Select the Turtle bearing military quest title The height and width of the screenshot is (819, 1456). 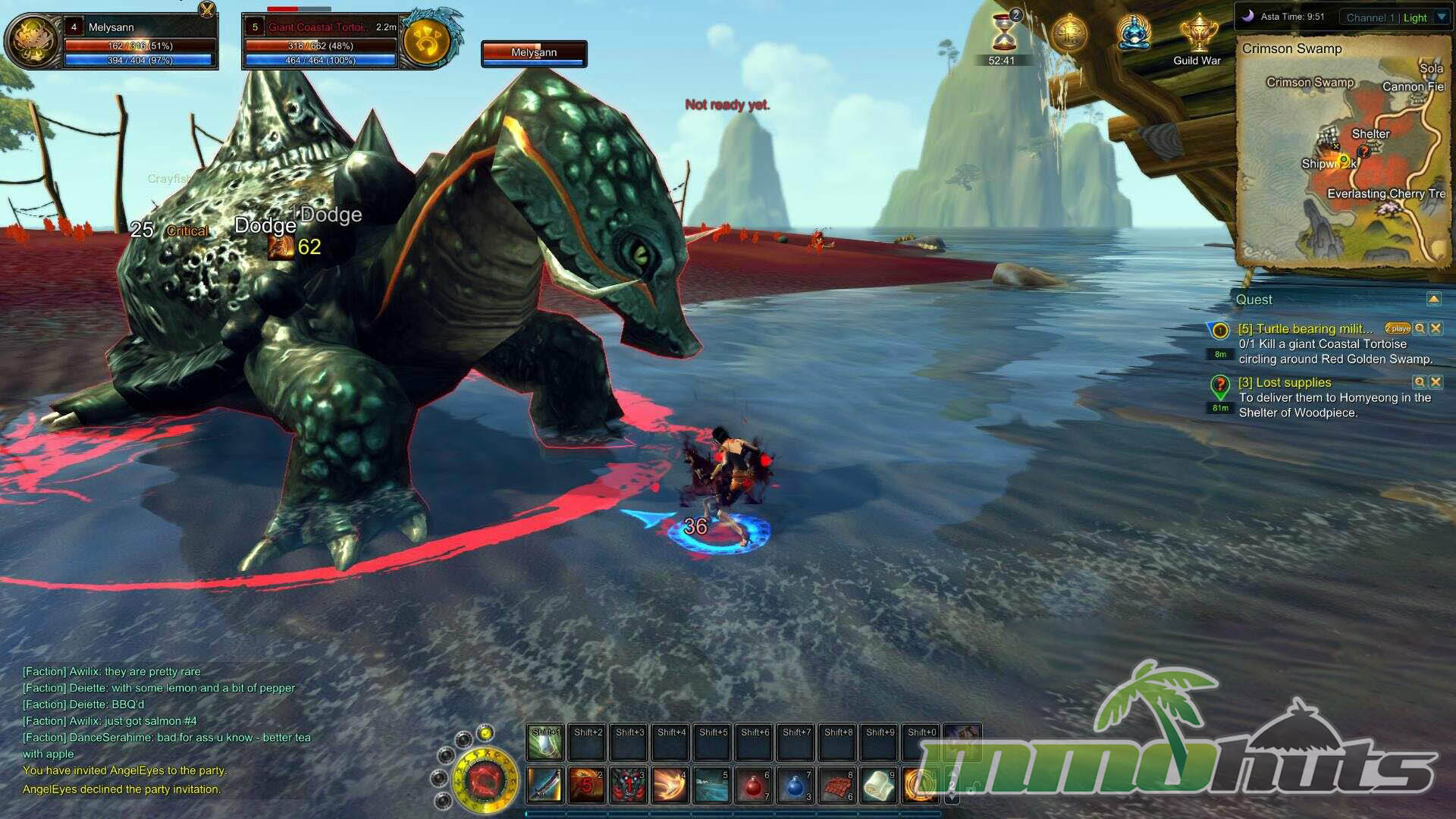(1305, 328)
